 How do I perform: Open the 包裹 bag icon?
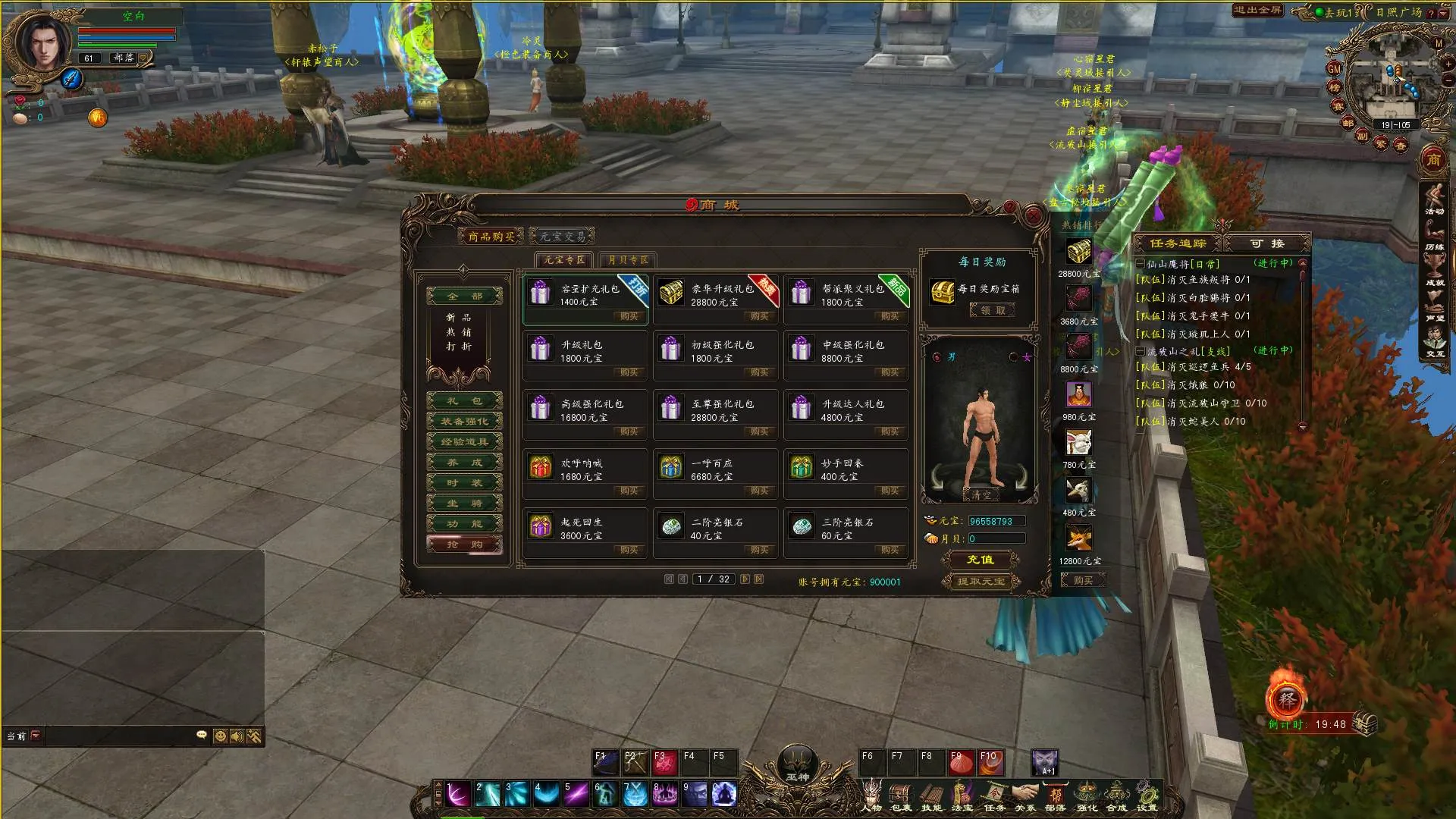pos(901,795)
